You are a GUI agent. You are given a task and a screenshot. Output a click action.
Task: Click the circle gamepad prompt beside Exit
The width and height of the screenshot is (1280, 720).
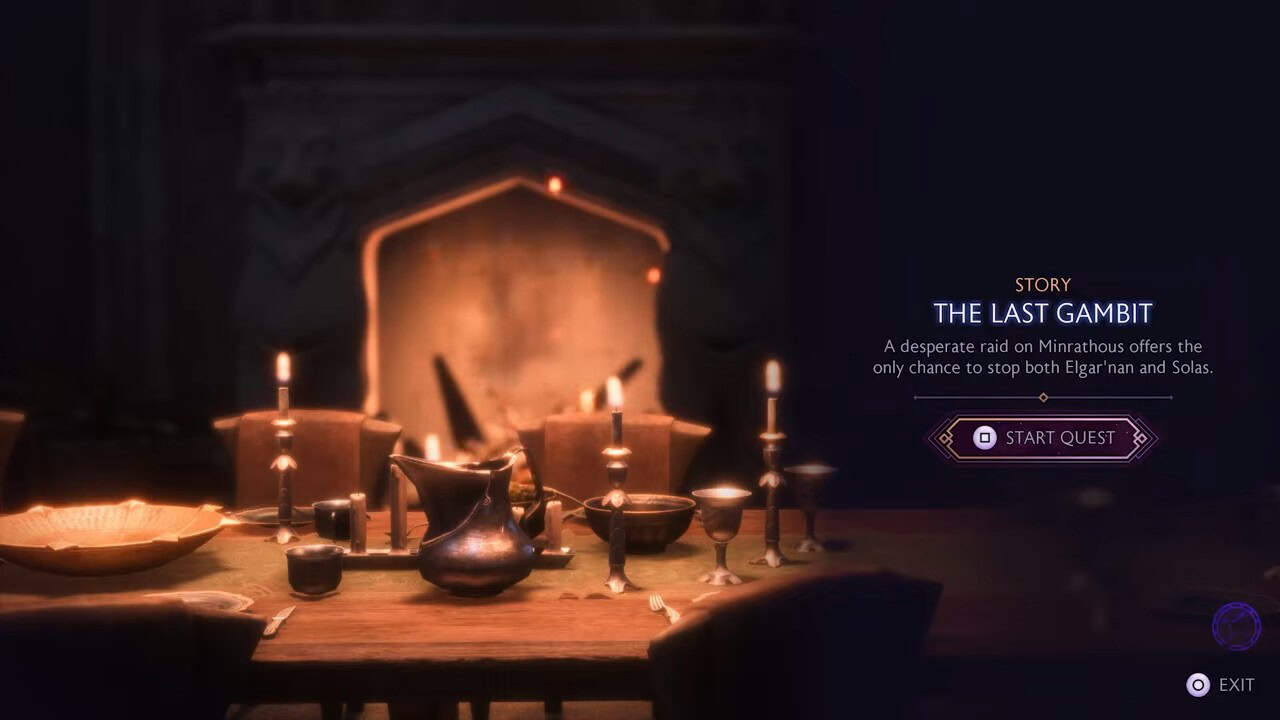(x=1196, y=685)
